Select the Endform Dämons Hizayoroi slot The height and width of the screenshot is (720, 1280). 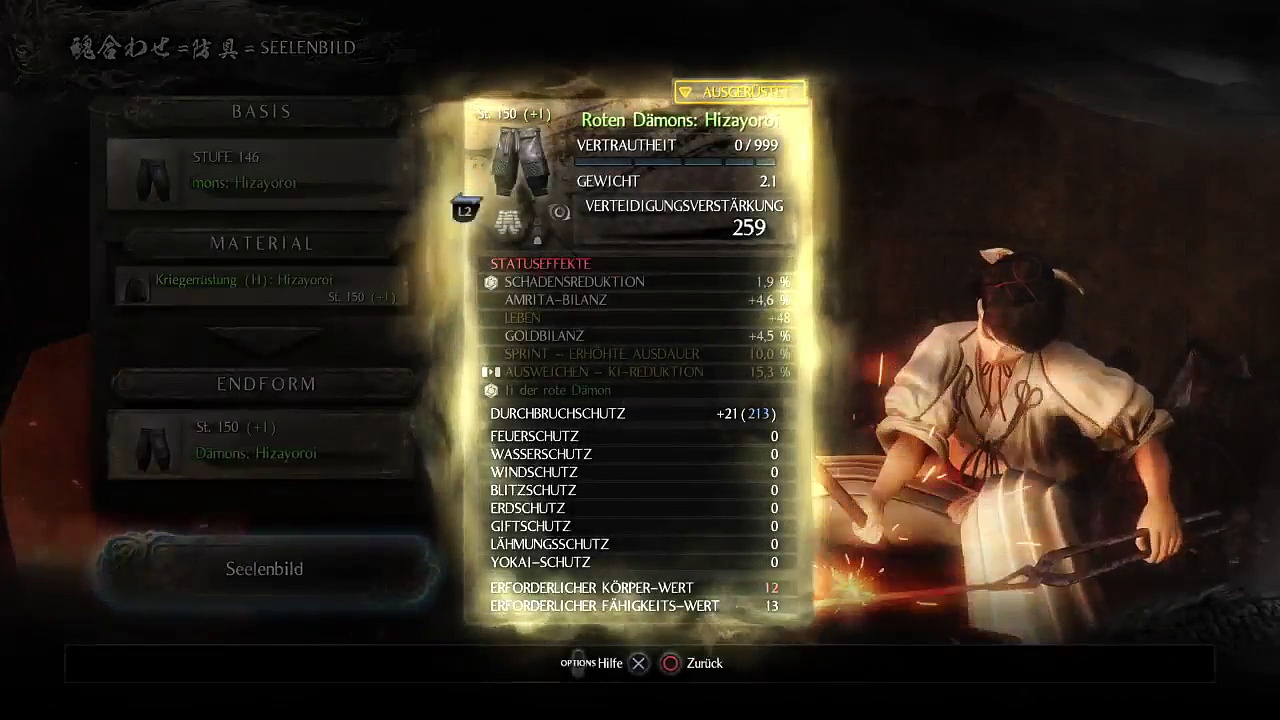262,443
